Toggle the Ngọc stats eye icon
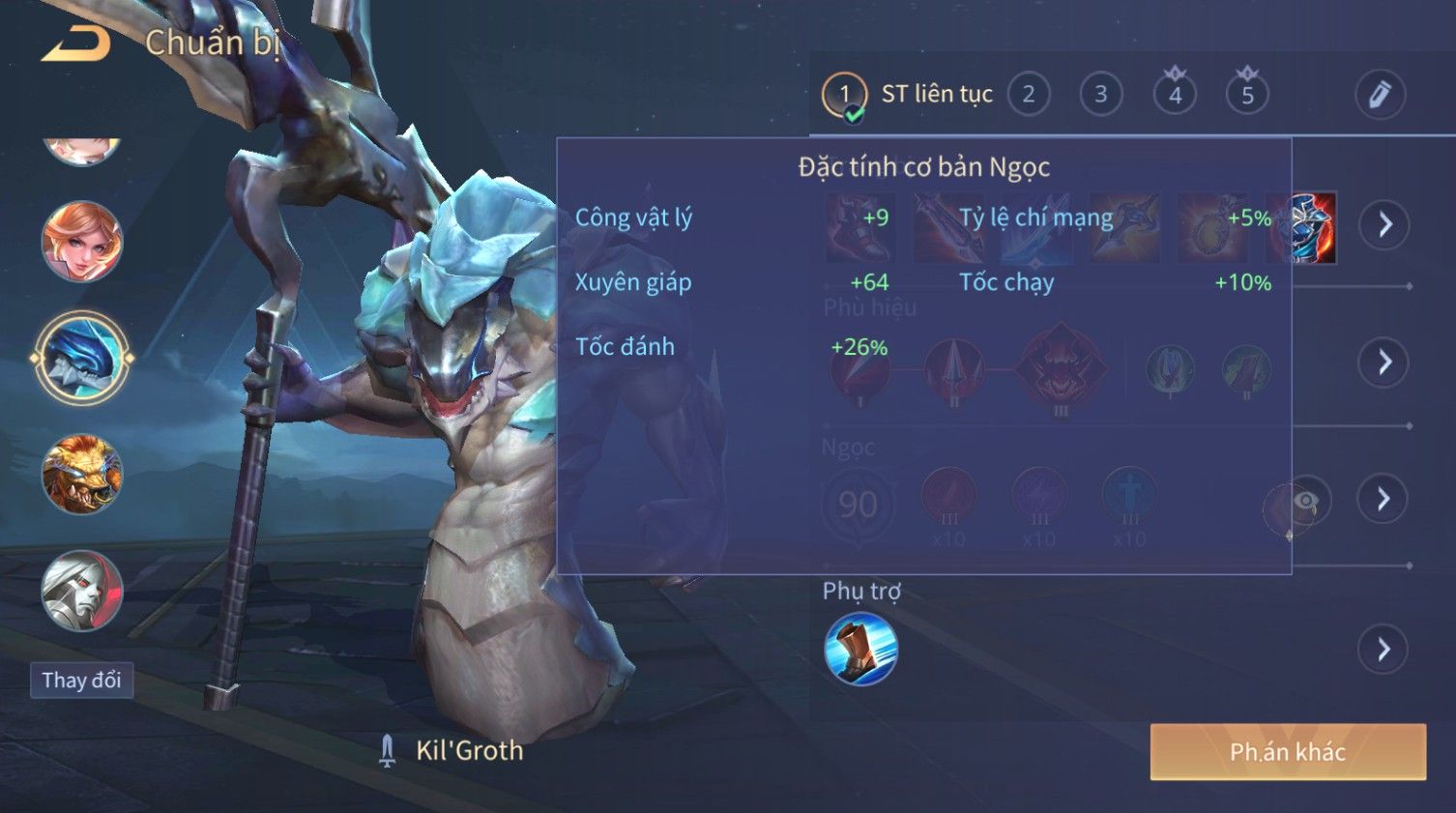 pyautogui.click(x=1304, y=501)
